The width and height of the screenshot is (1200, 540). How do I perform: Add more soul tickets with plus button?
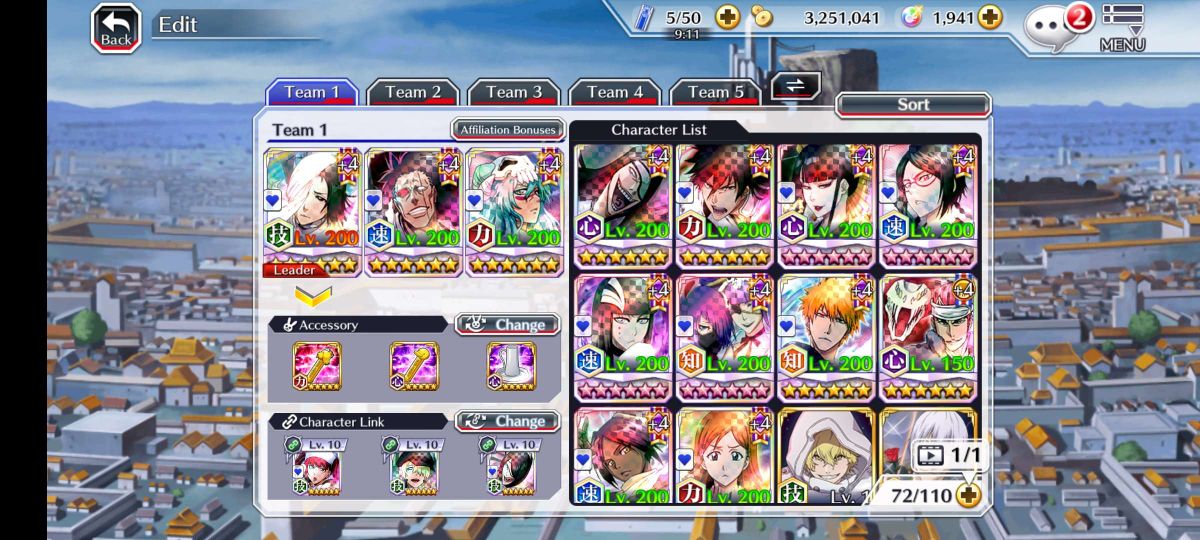click(727, 17)
